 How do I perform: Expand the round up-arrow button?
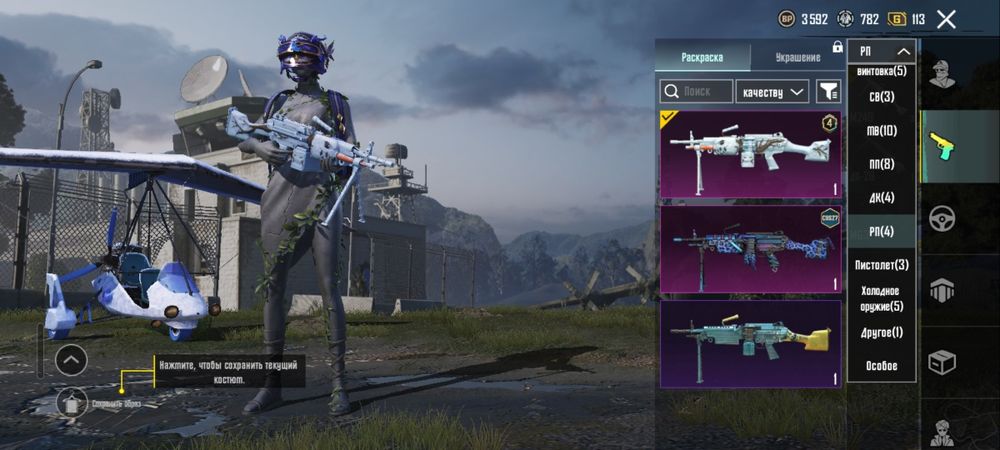pos(71,360)
